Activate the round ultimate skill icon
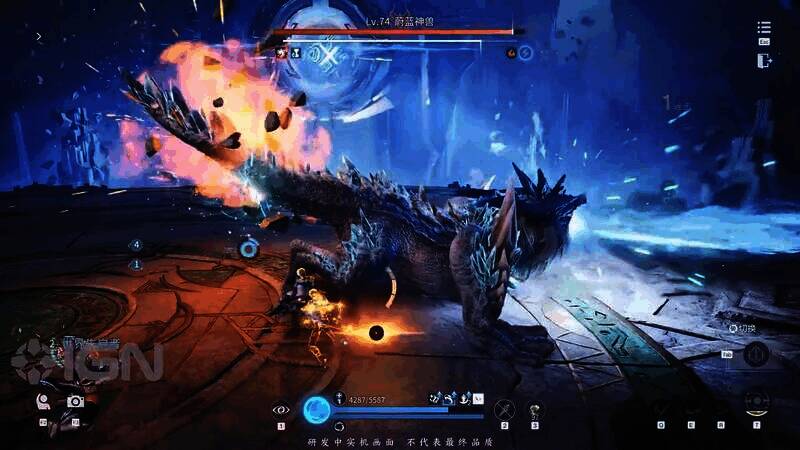Viewport: 800px width, 450px height. 757,403
